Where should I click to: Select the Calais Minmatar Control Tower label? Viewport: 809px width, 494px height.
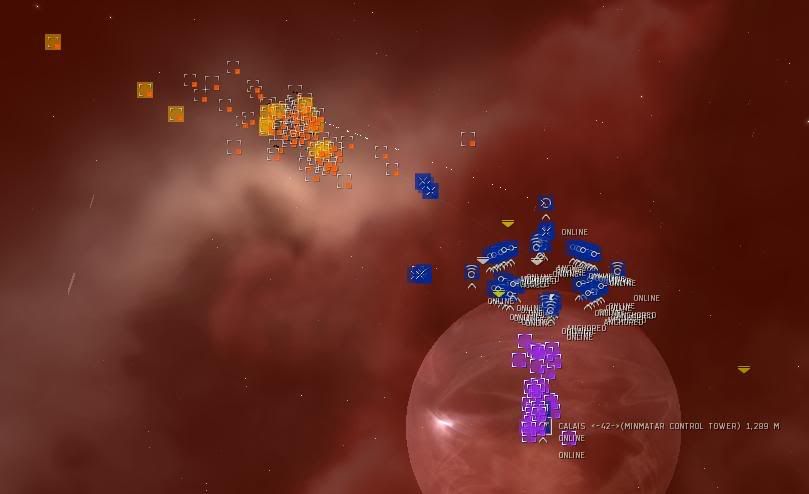[x=668, y=426]
